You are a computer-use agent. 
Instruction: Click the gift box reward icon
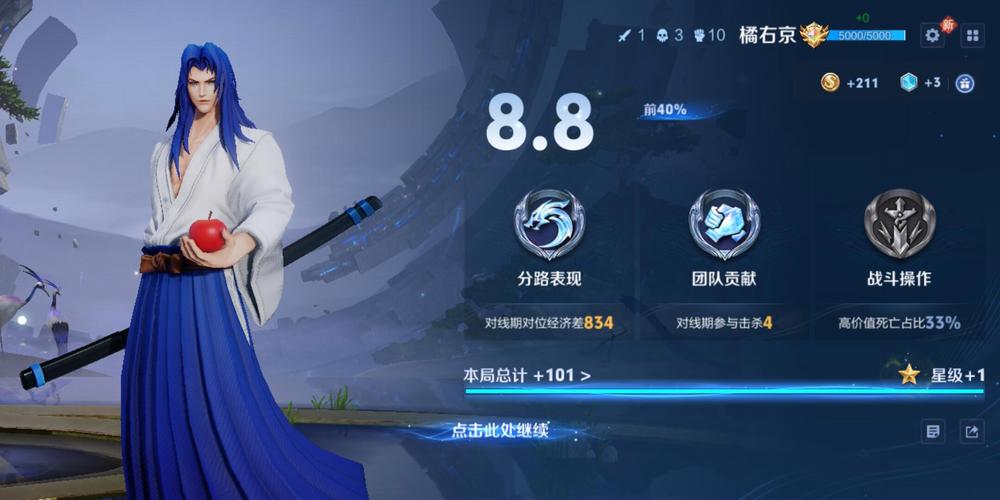965,83
